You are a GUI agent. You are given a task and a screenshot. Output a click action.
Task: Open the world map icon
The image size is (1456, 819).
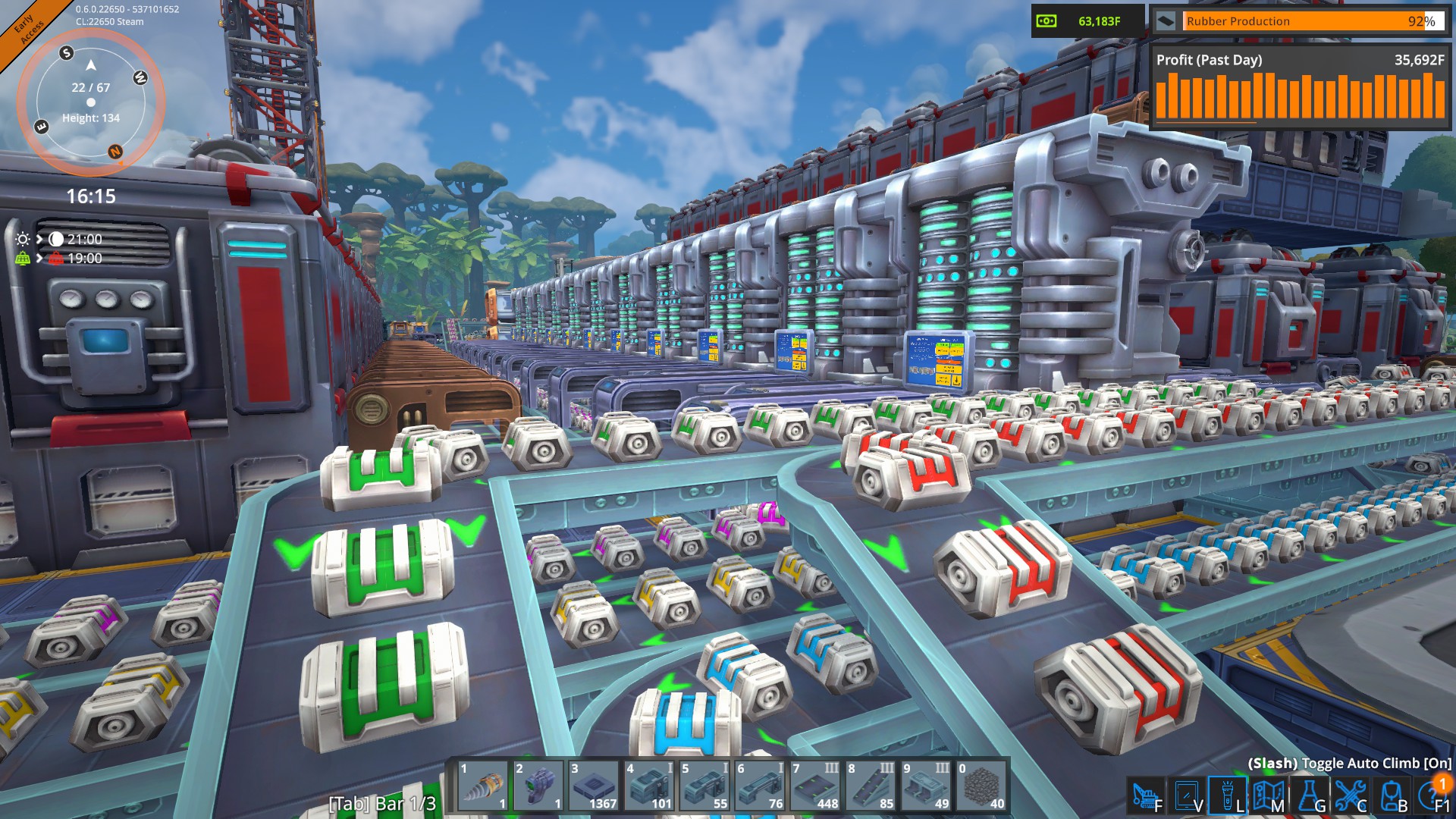pos(1269,795)
